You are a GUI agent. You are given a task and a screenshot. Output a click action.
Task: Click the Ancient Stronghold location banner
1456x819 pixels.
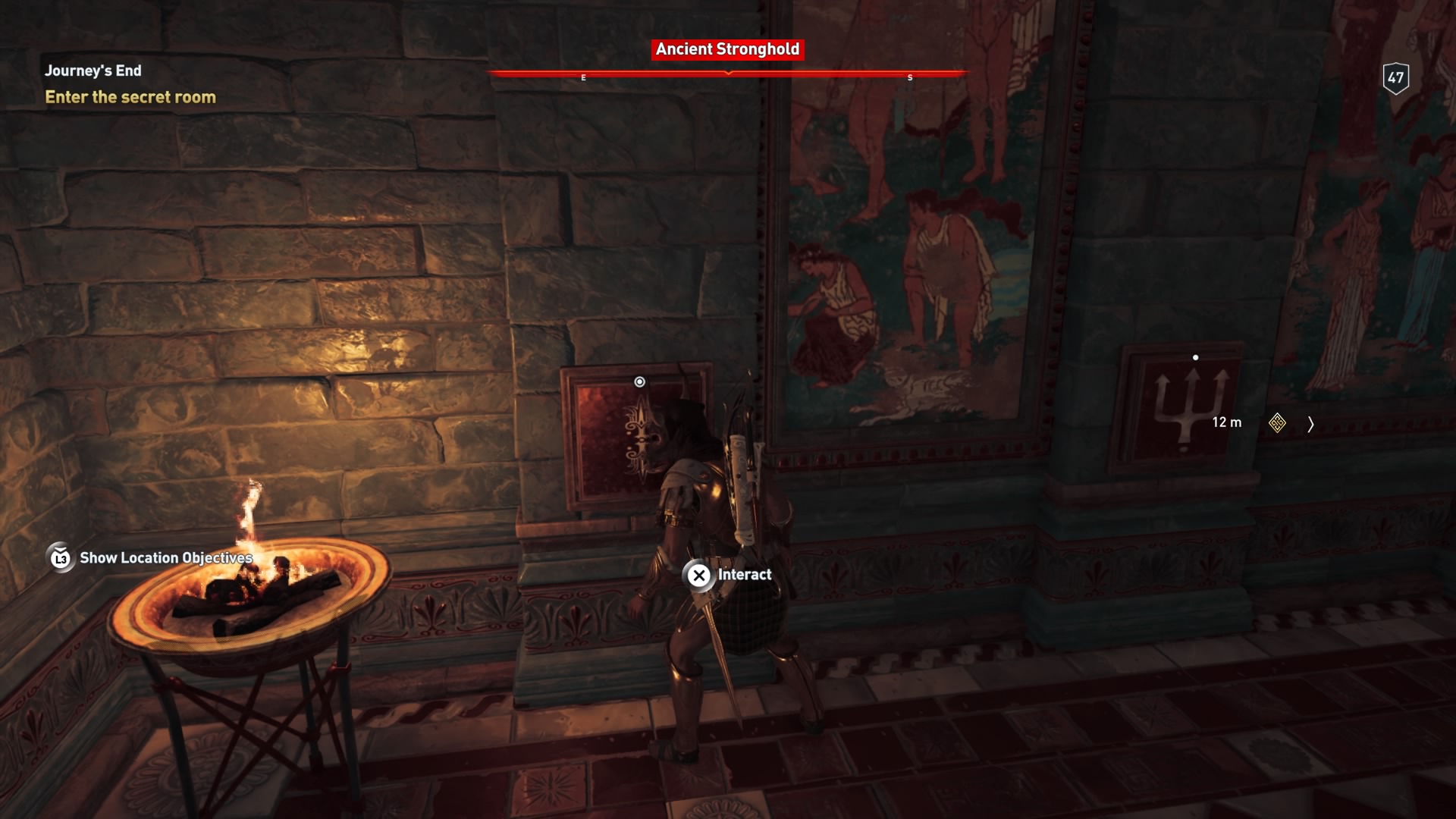point(727,49)
